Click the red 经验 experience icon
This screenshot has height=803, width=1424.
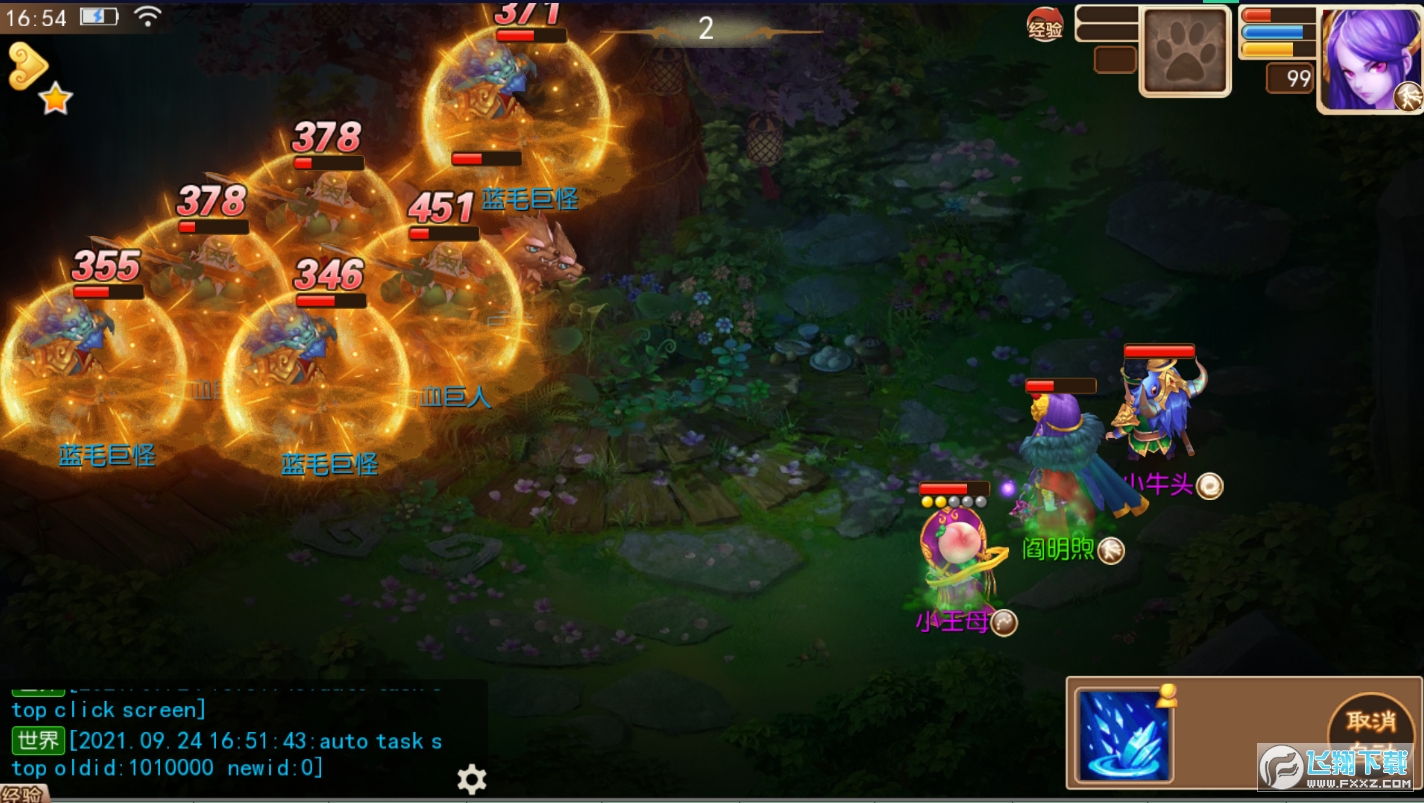coord(1045,26)
